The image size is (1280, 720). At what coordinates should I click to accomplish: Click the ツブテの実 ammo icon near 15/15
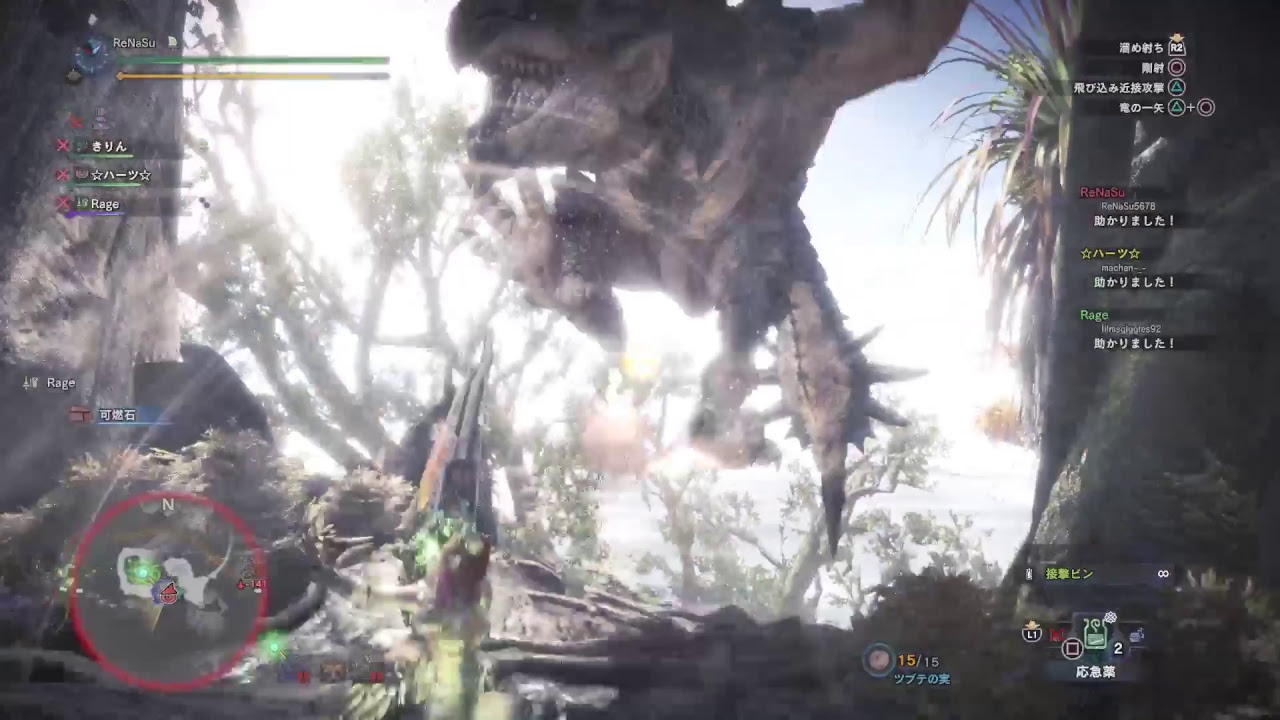coord(877,657)
